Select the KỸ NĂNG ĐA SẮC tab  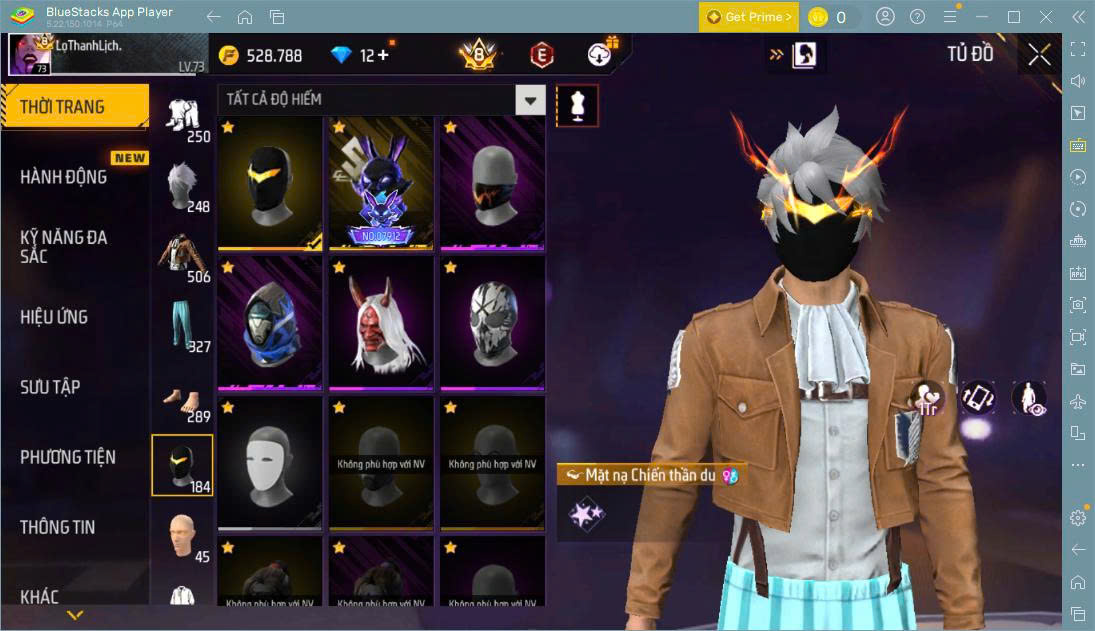[x=64, y=246]
